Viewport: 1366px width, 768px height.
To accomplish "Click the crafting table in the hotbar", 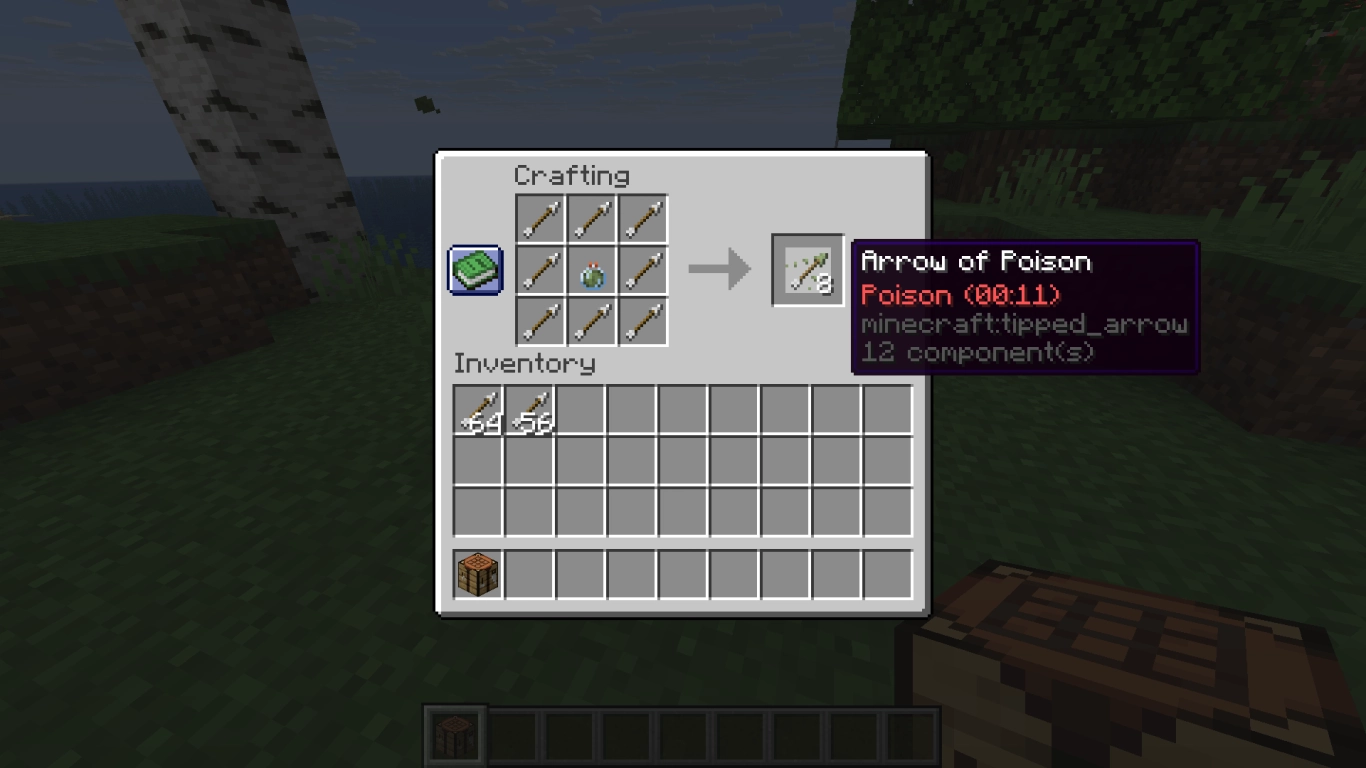I will [455, 733].
